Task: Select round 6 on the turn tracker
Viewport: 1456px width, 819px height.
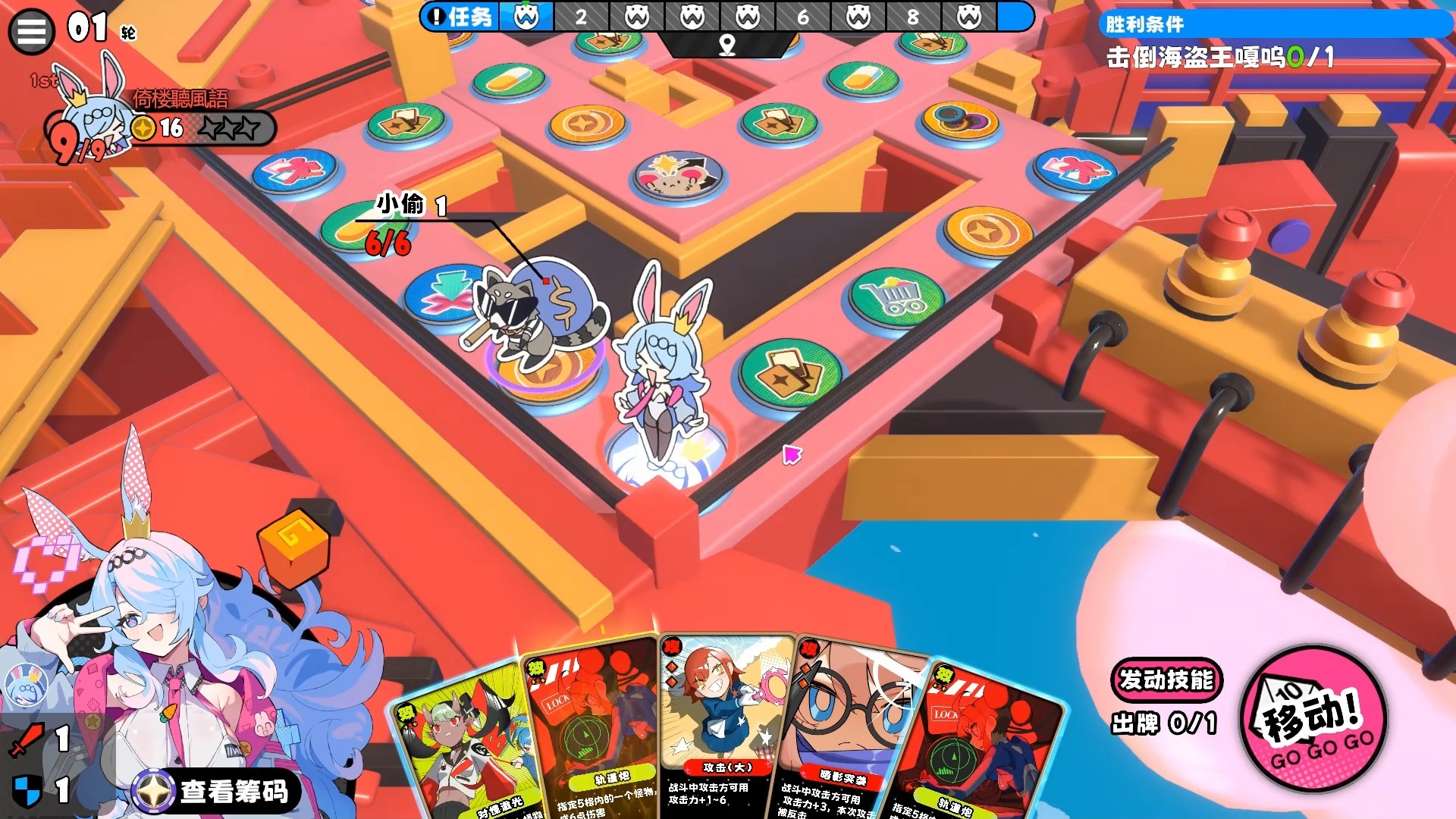Action: pyautogui.click(x=802, y=17)
